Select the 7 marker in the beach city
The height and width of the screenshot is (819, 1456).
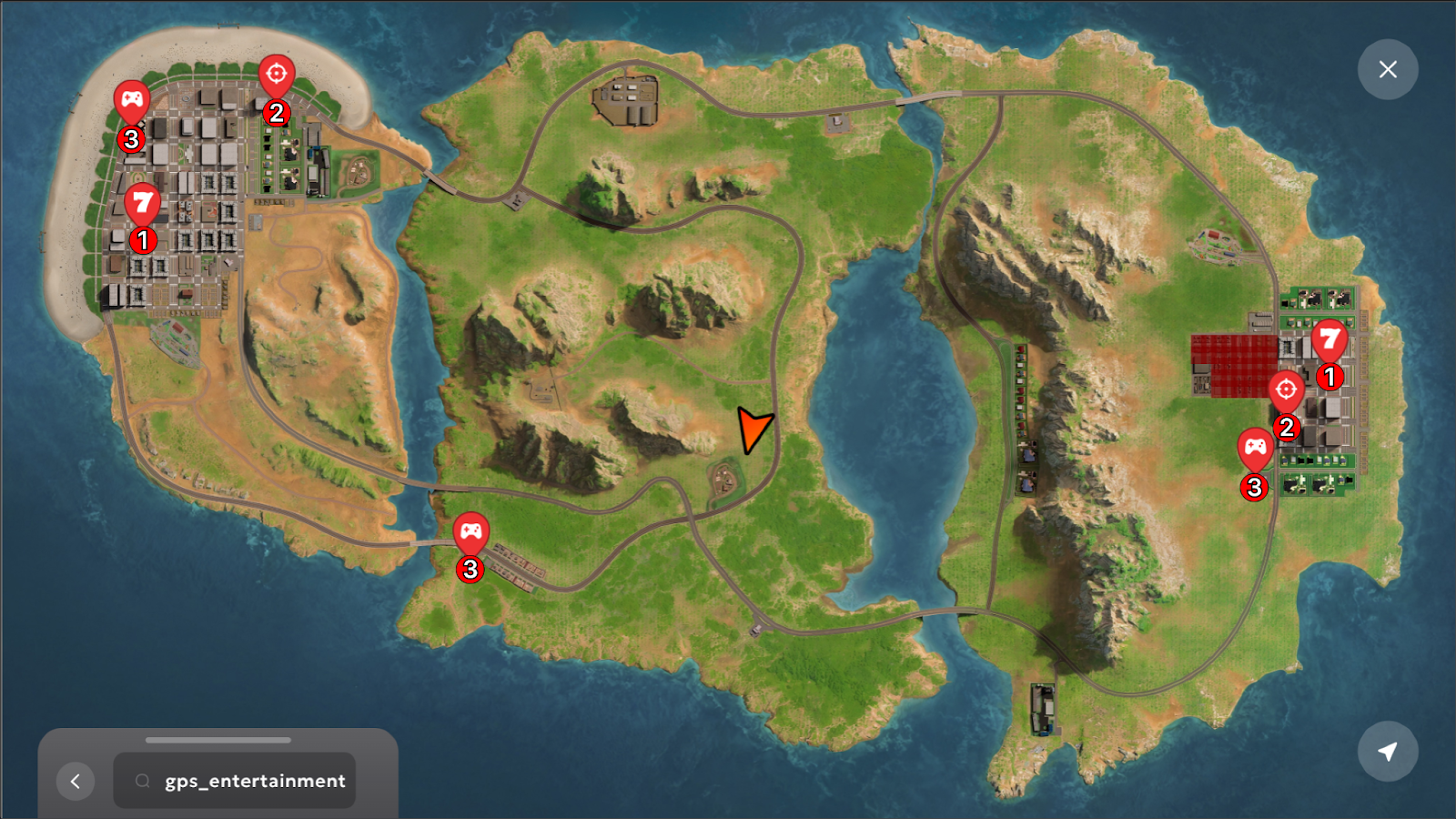[x=142, y=203]
